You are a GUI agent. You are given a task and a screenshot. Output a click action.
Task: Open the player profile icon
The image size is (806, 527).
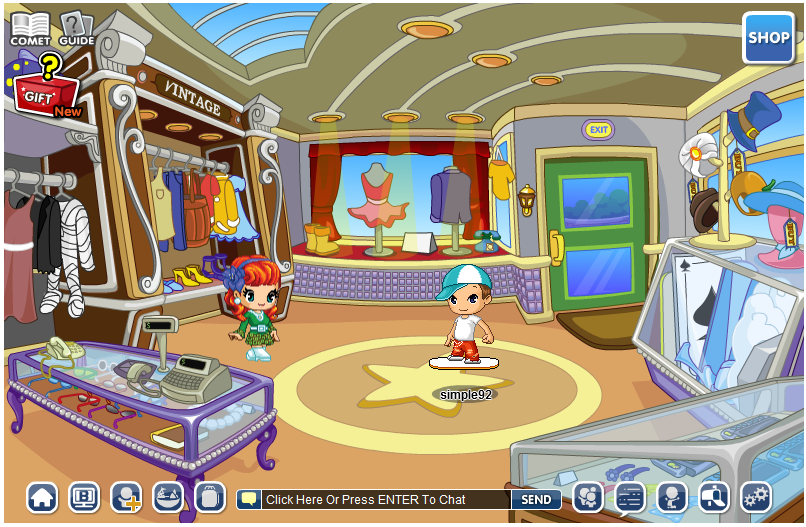(x=672, y=497)
